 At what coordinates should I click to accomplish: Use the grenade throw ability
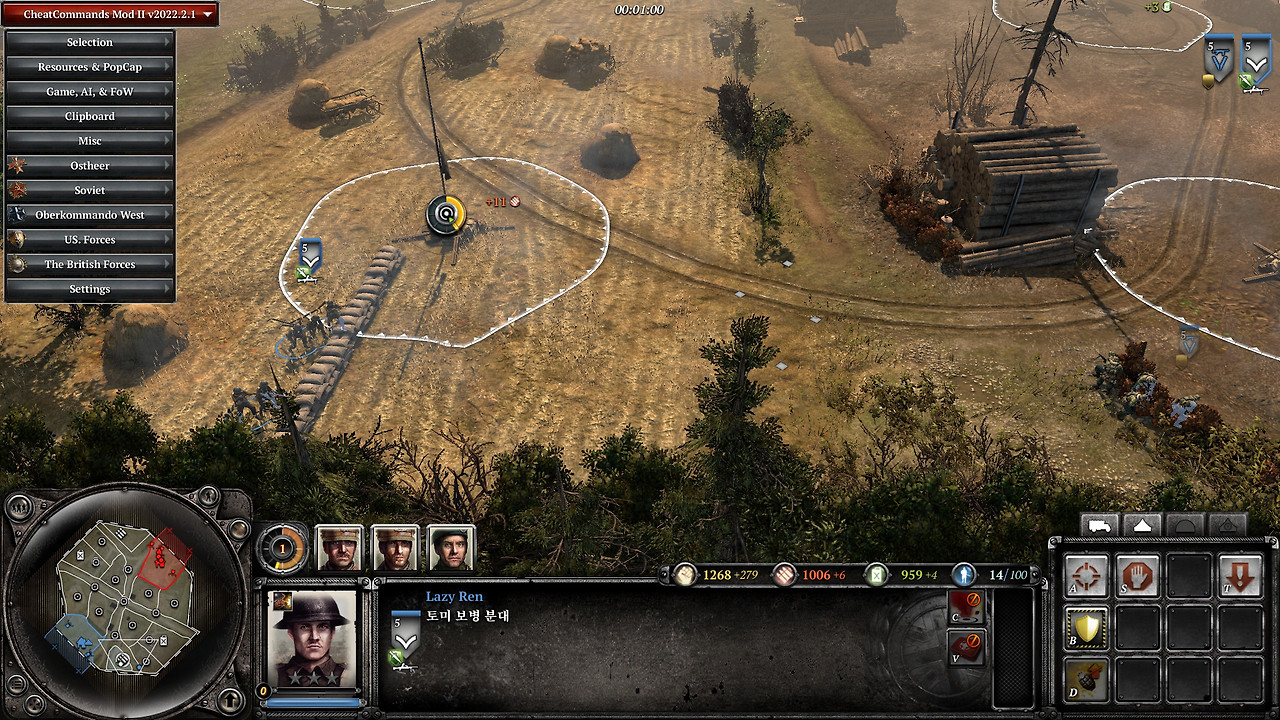pos(1085,679)
